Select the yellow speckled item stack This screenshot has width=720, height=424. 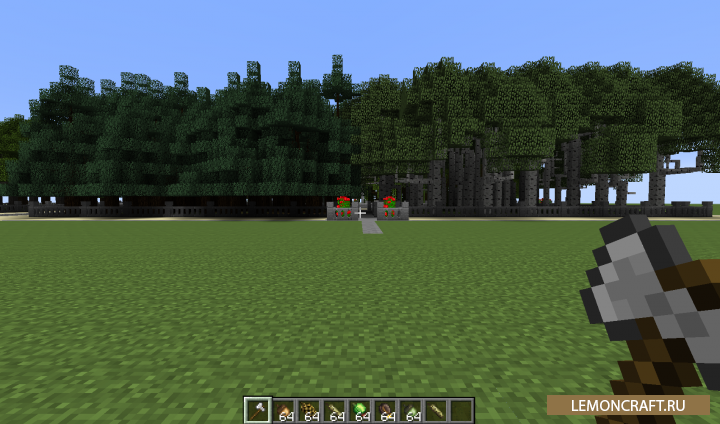click(308, 409)
